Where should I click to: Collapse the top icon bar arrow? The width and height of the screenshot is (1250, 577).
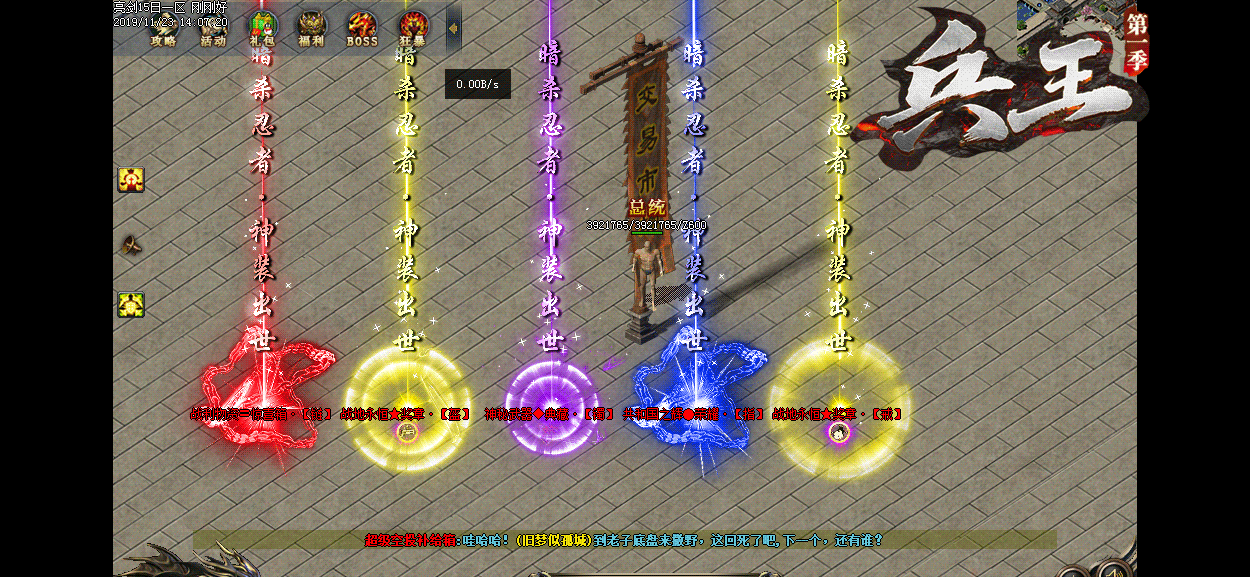(453, 28)
